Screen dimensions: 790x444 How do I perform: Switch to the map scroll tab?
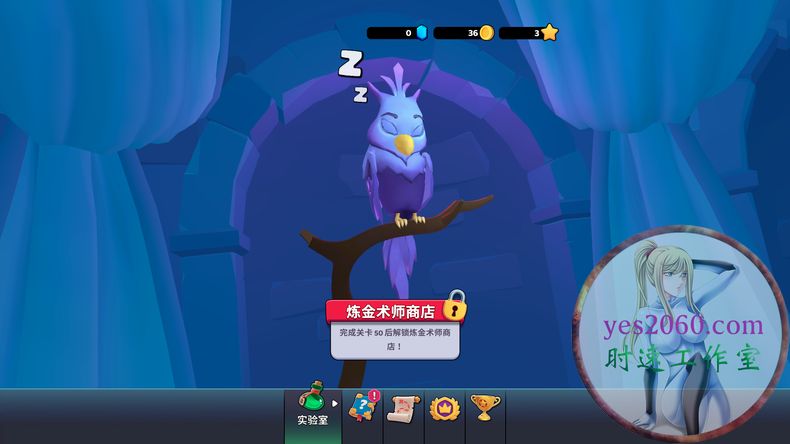(x=403, y=408)
